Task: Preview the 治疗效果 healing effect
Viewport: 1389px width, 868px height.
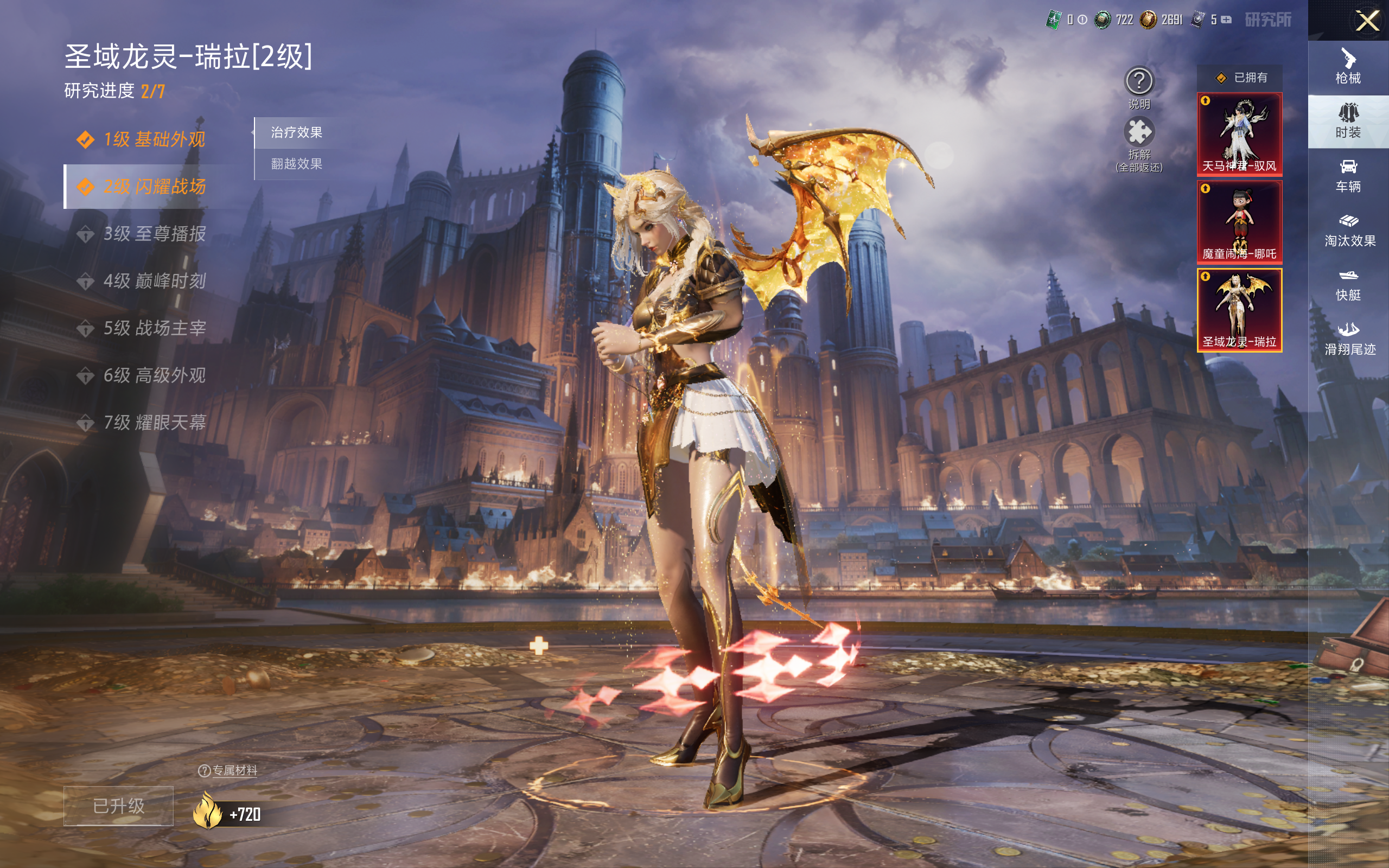Action: click(x=297, y=132)
